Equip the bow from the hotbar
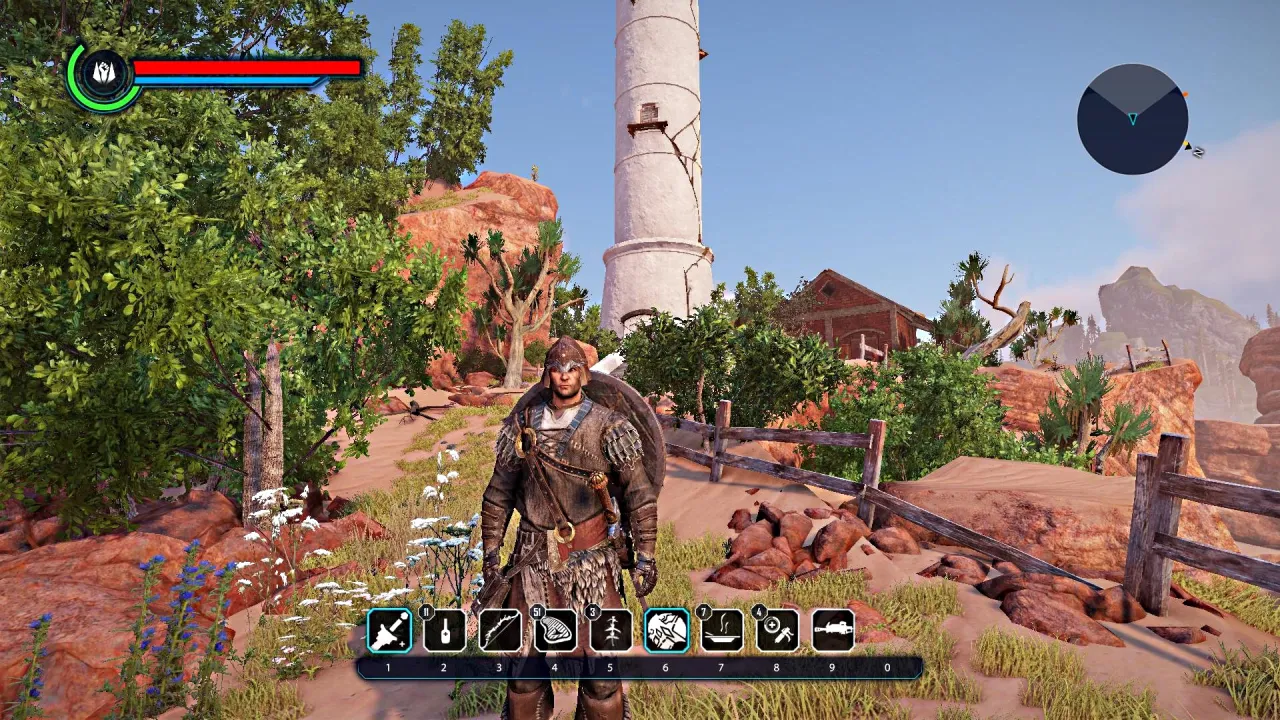This screenshot has width=1280, height=720. click(x=500, y=631)
